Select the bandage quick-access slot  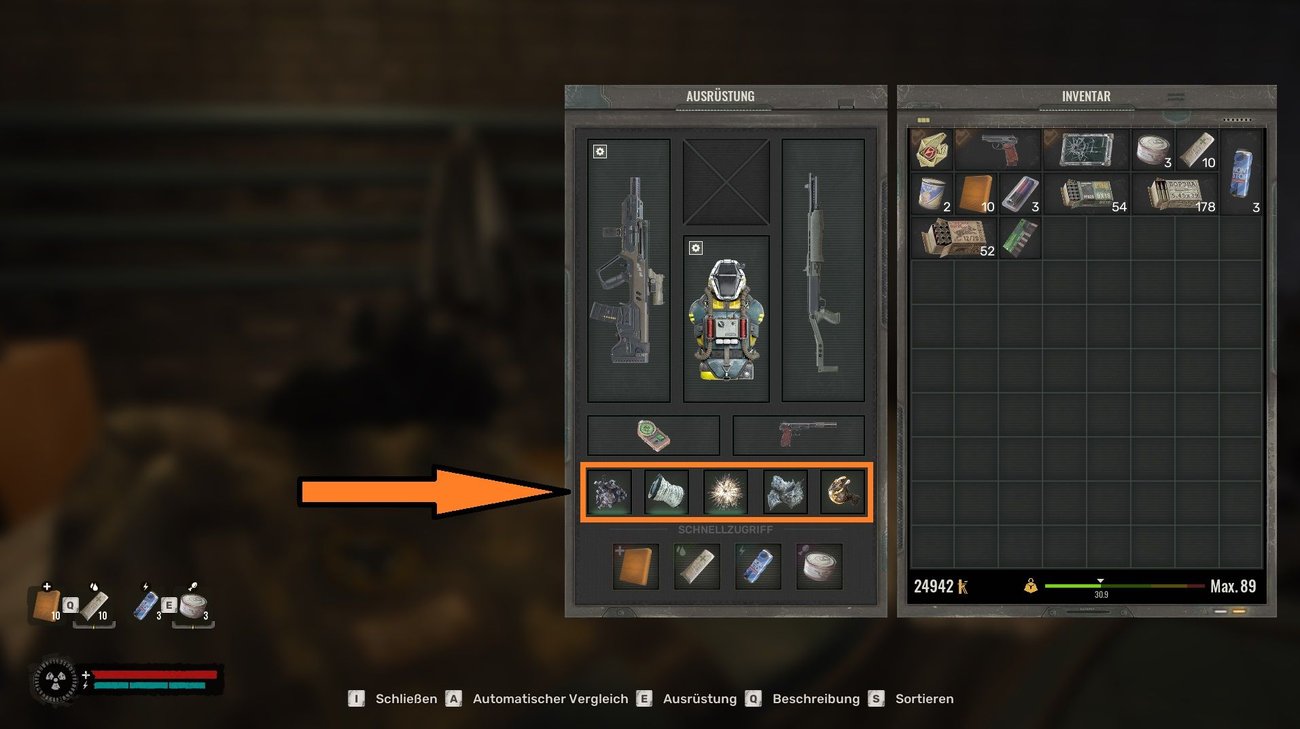click(x=696, y=566)
